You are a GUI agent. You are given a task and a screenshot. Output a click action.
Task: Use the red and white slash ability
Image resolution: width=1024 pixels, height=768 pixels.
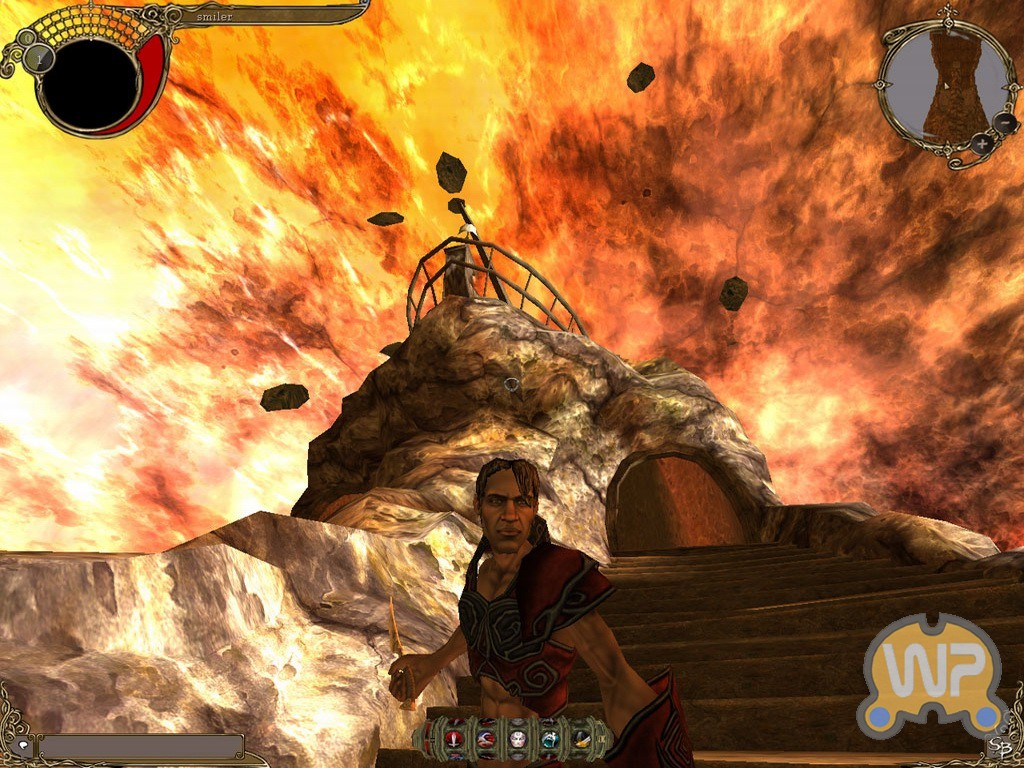click(x=487, y=738)
